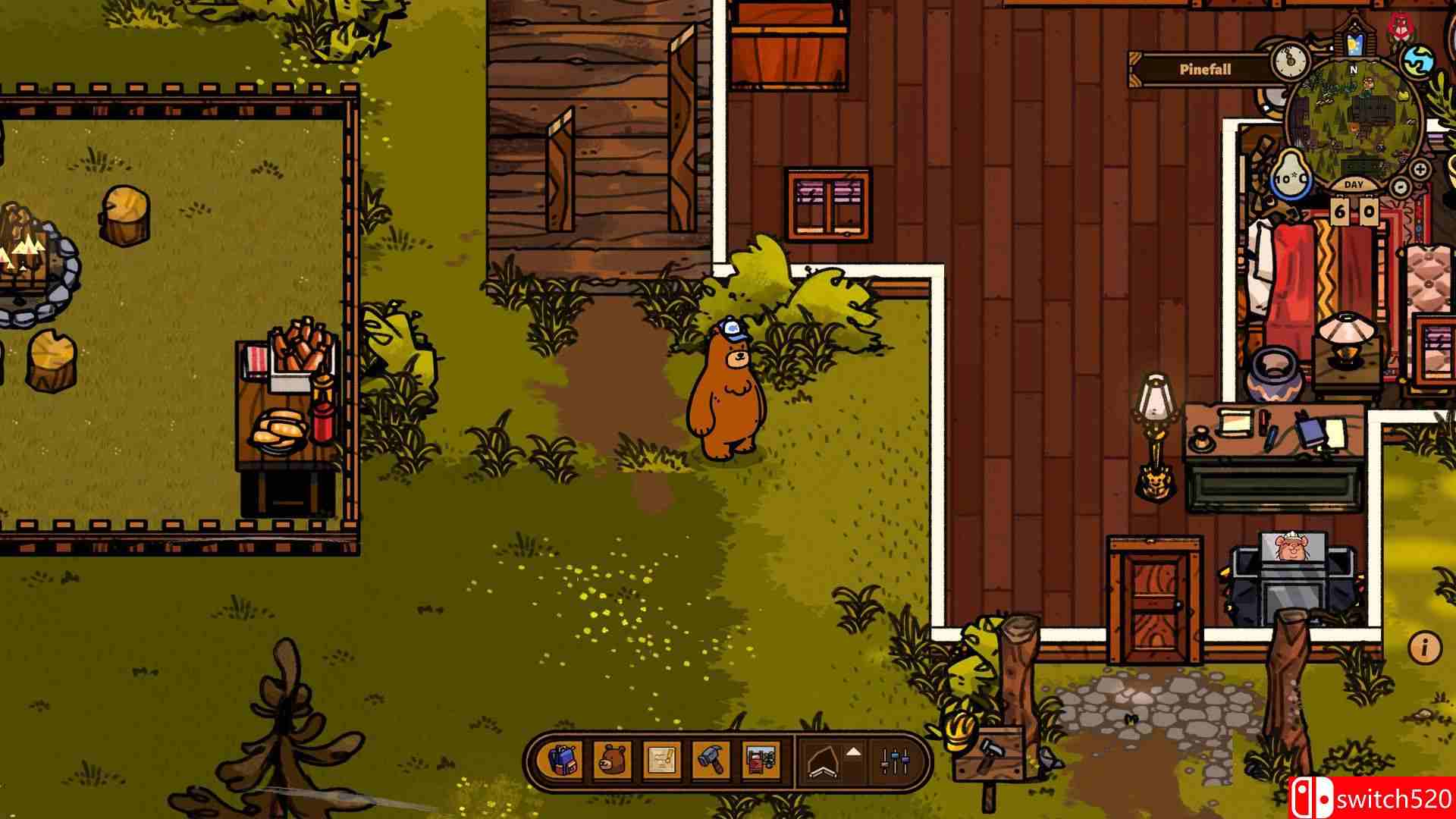Zoom in on the minimap with the plus button

coord(1420,168)
